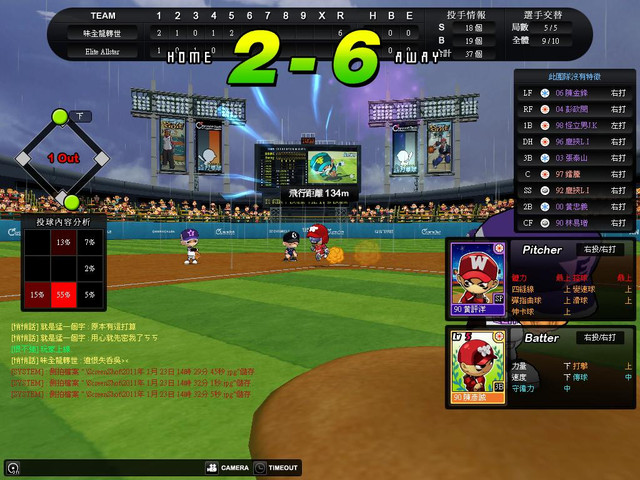The width and height of the screenshot is (640, 480).
Task: Pick the SS player row in lineup
Action: [573, 190]
